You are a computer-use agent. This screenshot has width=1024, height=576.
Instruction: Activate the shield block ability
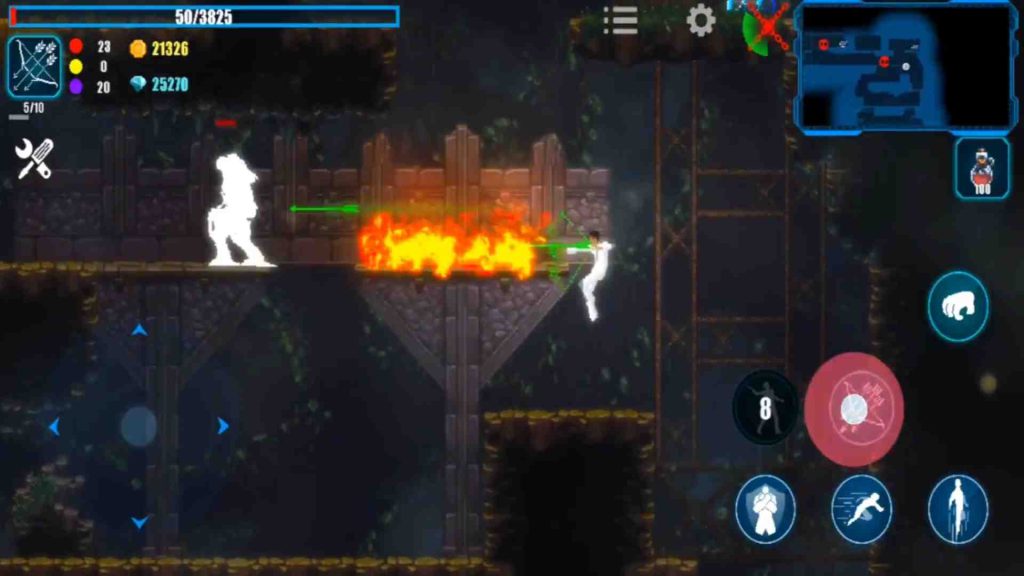pyautogui.click(x=765, y=509)
